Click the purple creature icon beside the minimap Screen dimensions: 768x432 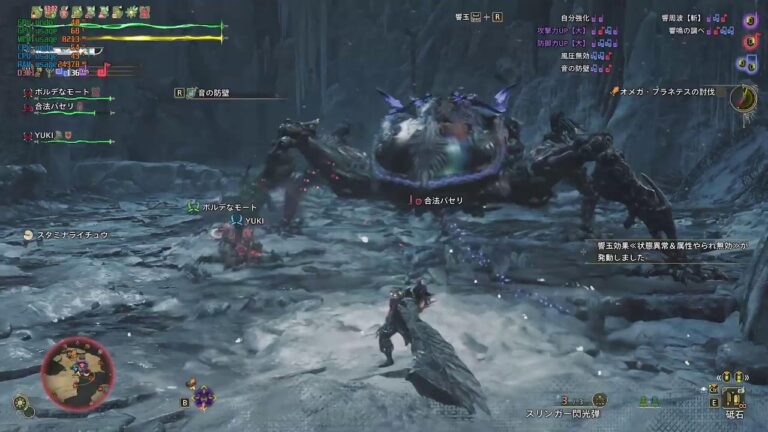click(204, 397)
